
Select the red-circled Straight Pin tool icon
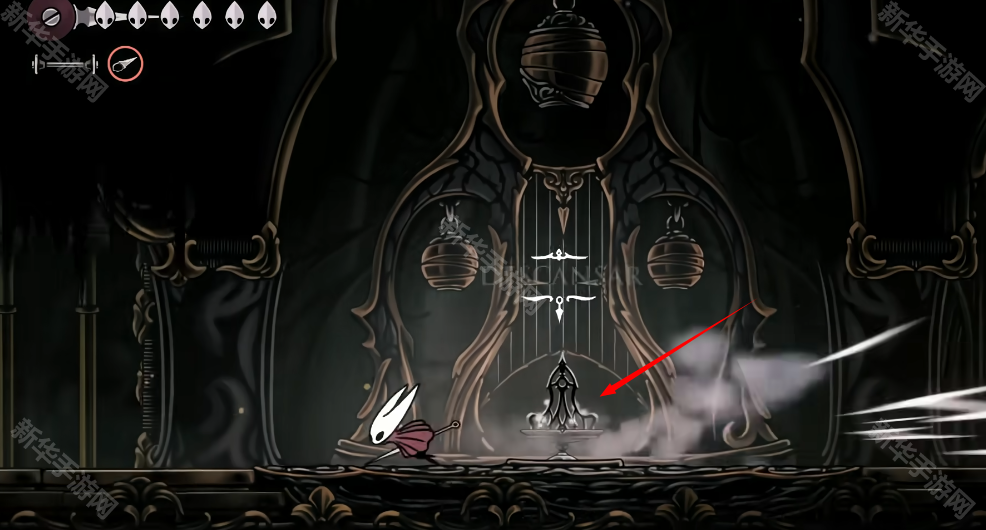(x=125, y=64)
